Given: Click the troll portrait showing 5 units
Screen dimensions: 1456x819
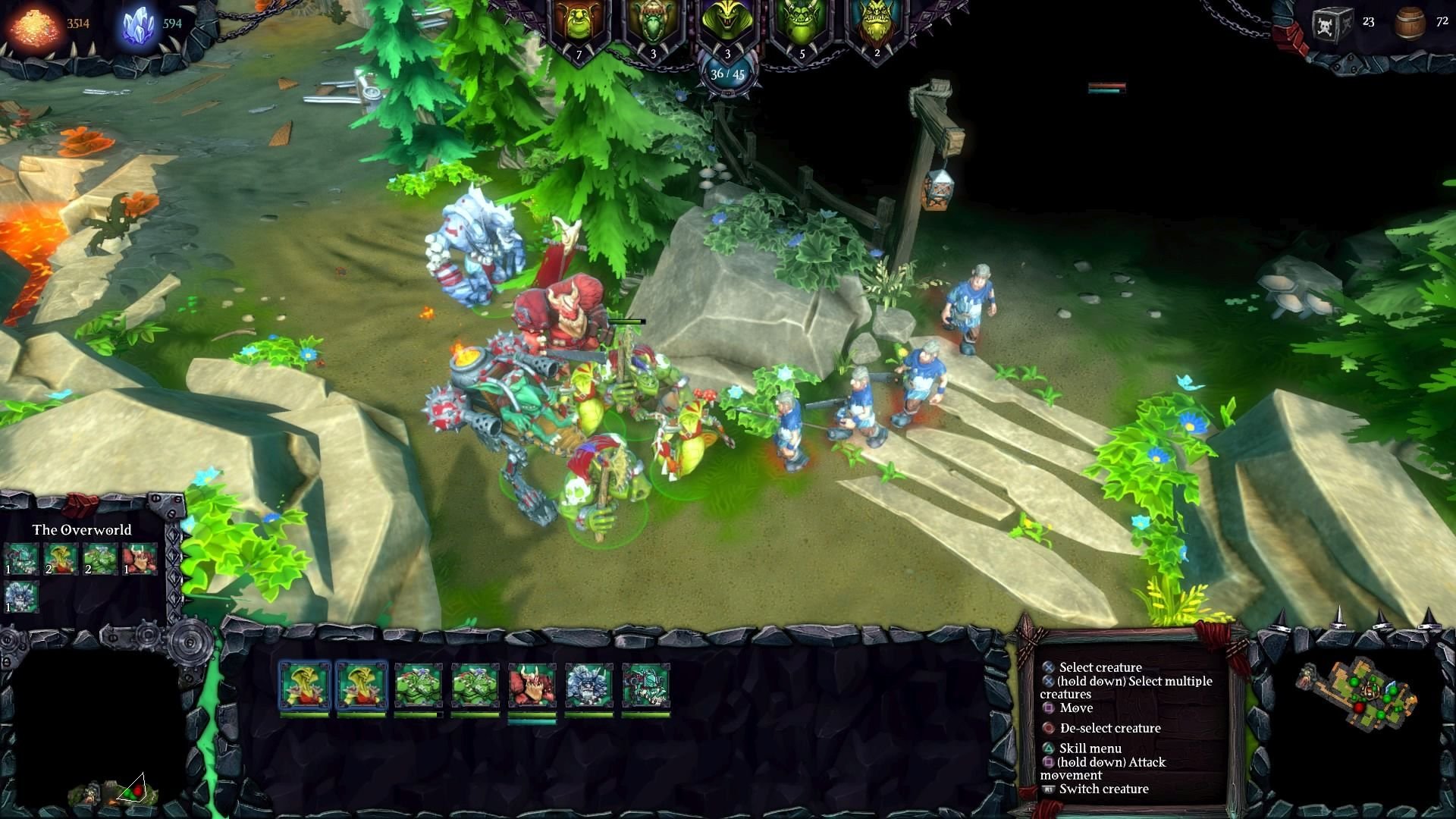Looking at the screenshot, I should pos(800,21).
